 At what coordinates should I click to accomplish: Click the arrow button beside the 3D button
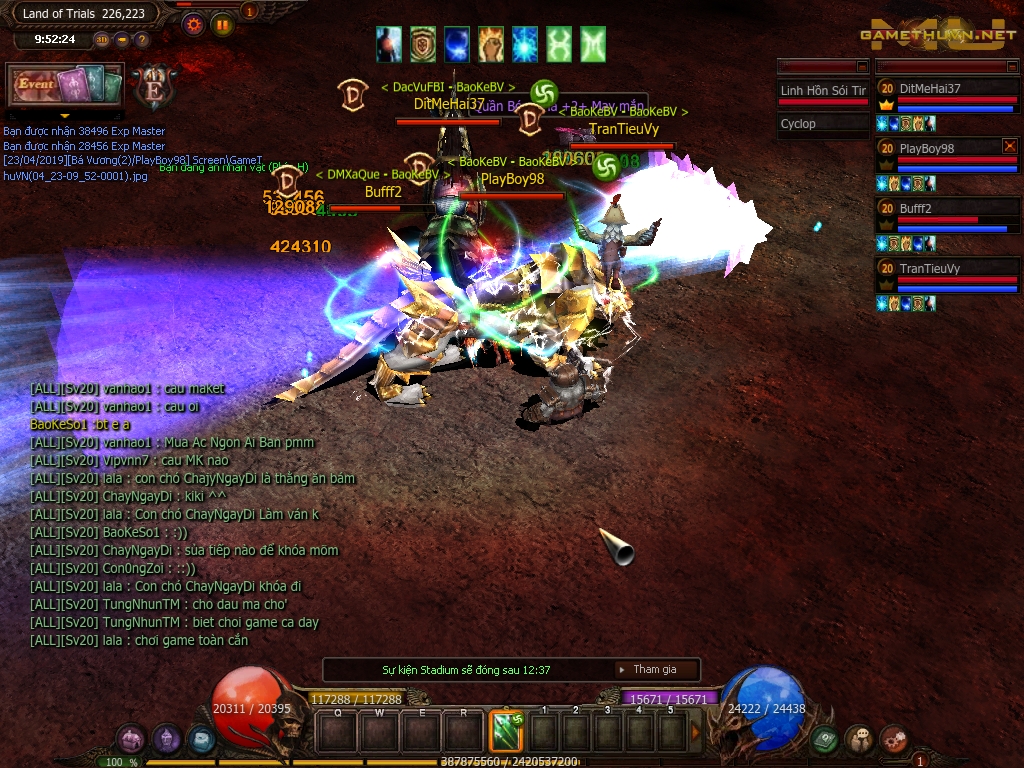[x=122, y=40]
